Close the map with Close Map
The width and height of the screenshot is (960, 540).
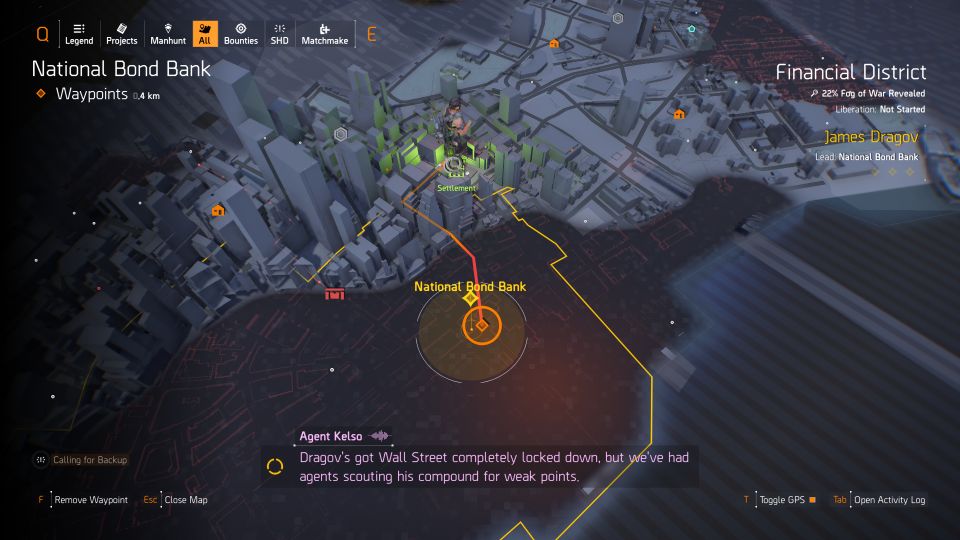[183, 500]
